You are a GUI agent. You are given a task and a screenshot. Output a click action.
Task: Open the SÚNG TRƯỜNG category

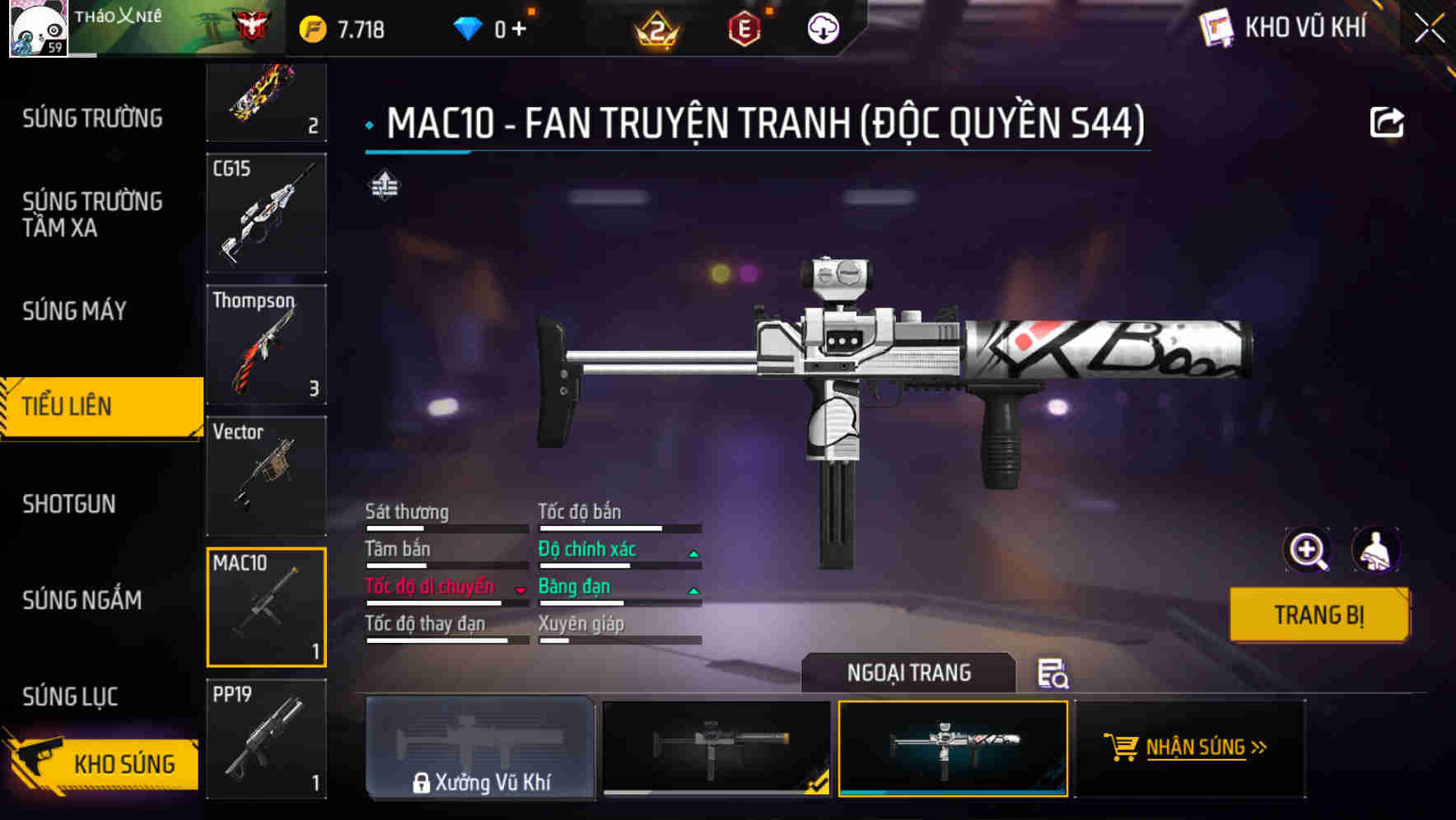tap(92, 119)
